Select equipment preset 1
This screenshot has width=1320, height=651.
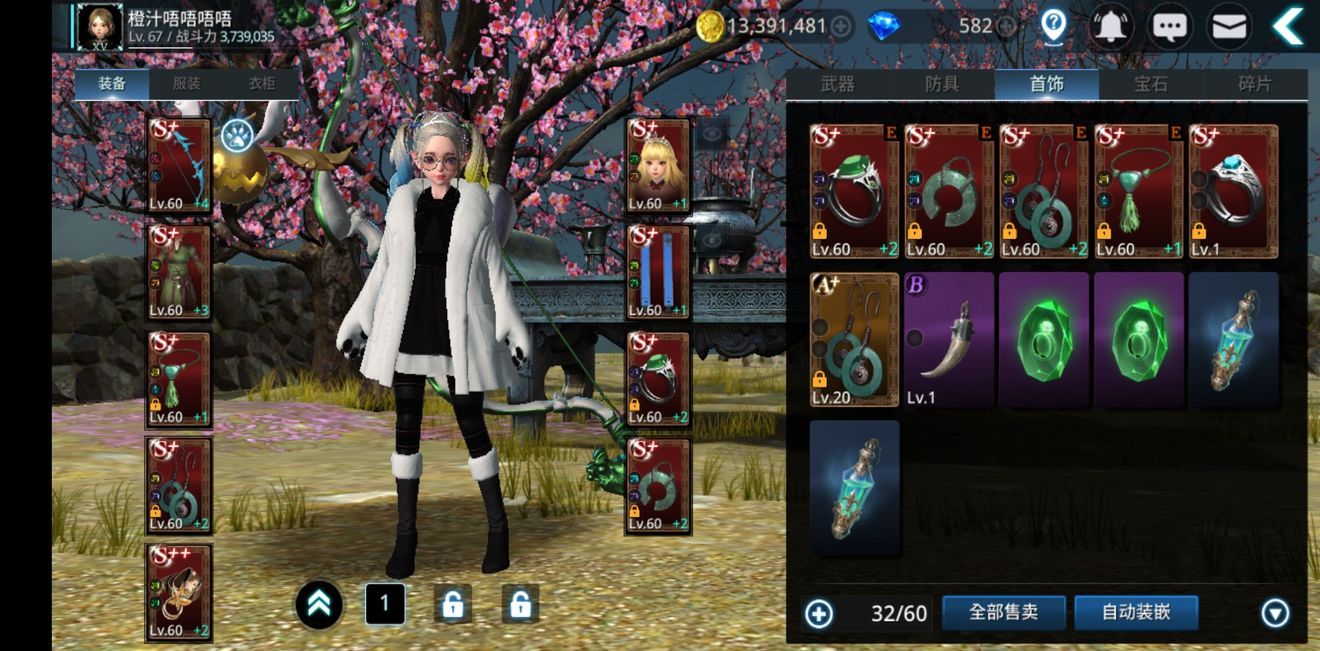pyautogui.click(x=385, y=605)
